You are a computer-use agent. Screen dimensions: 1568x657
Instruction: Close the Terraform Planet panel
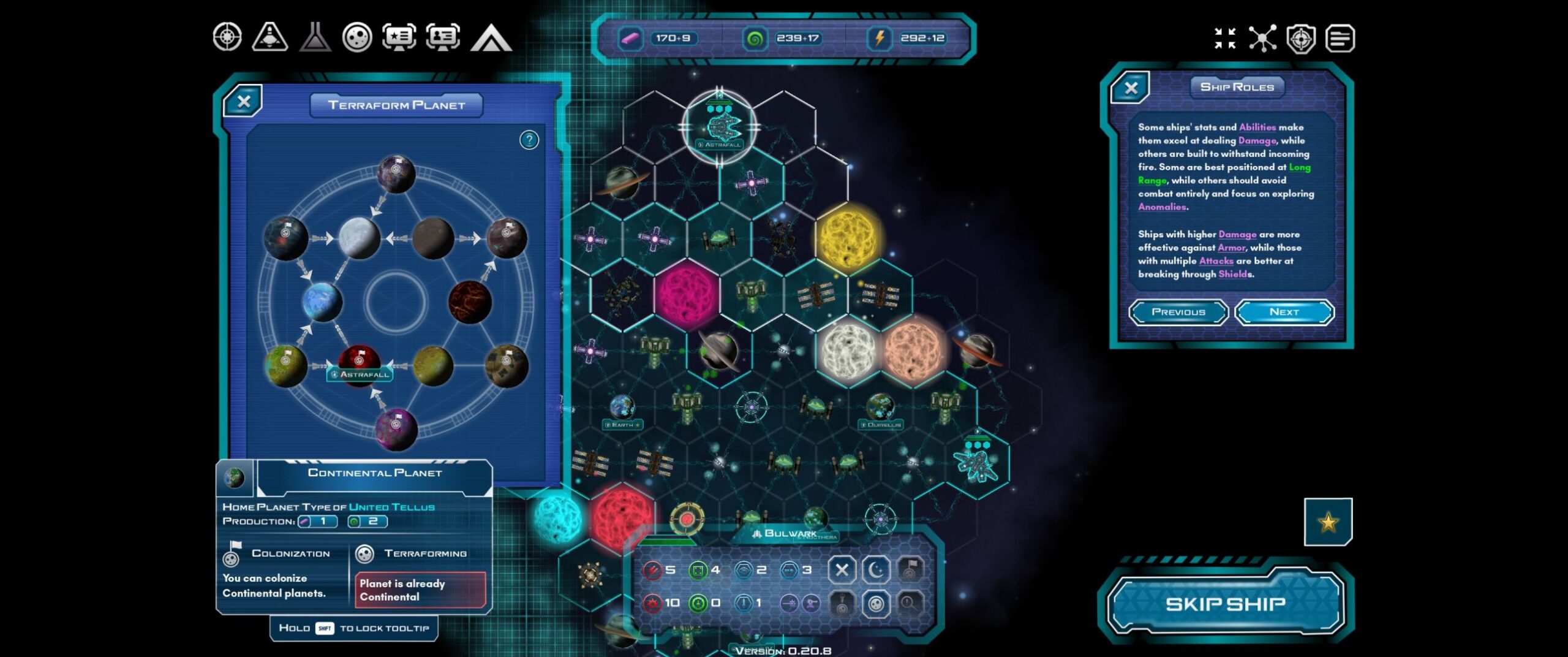click(244, 102)
